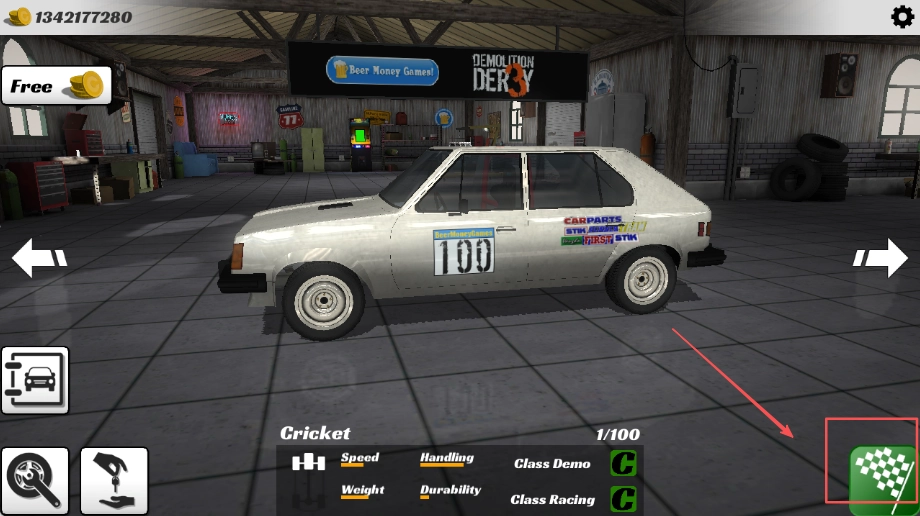The width and height of the screenshot is (920, 516).
Task: Open the settings gear menu
Action: [901, 17]
